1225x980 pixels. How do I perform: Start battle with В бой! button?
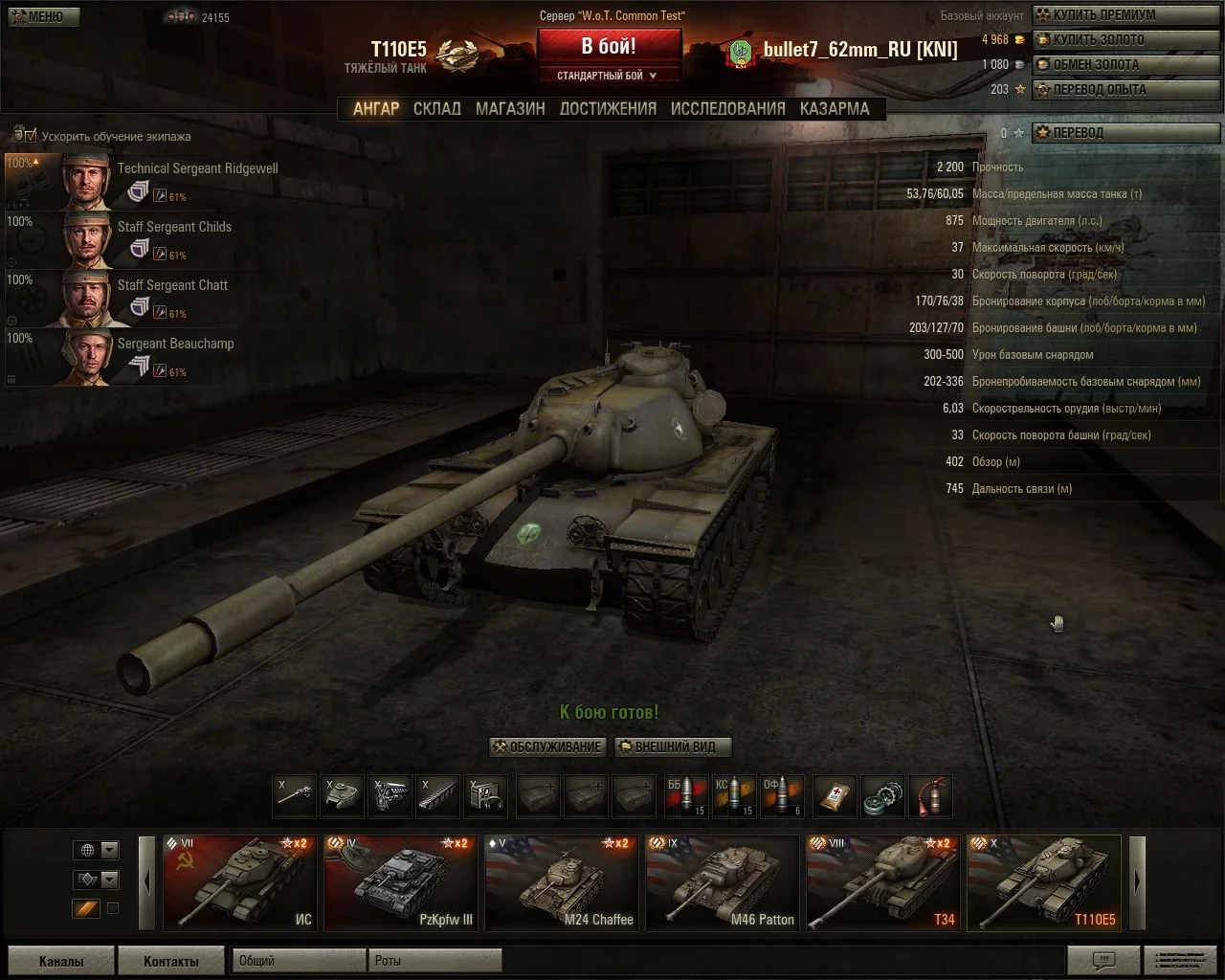click(x=609, y=46)
